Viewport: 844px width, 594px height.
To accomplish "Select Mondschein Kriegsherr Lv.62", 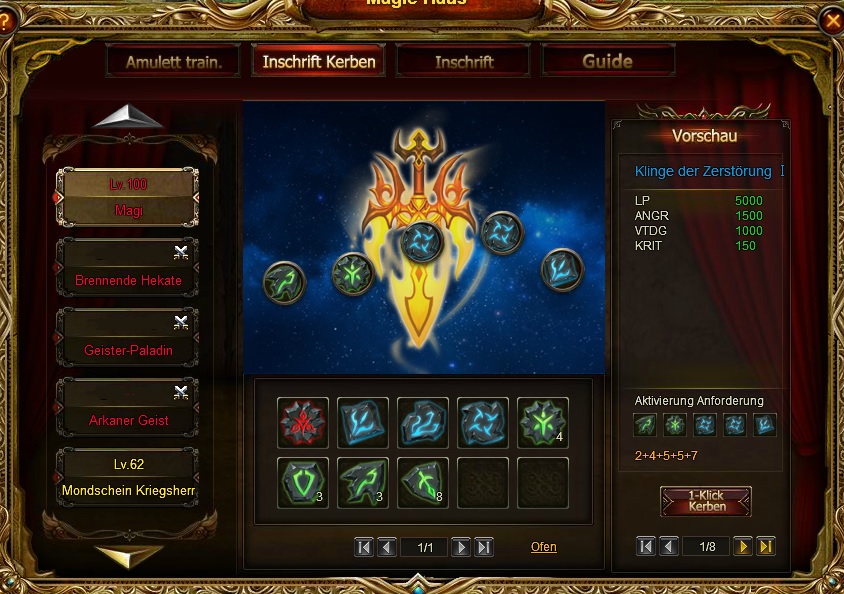I will click(x=127, y=478).
